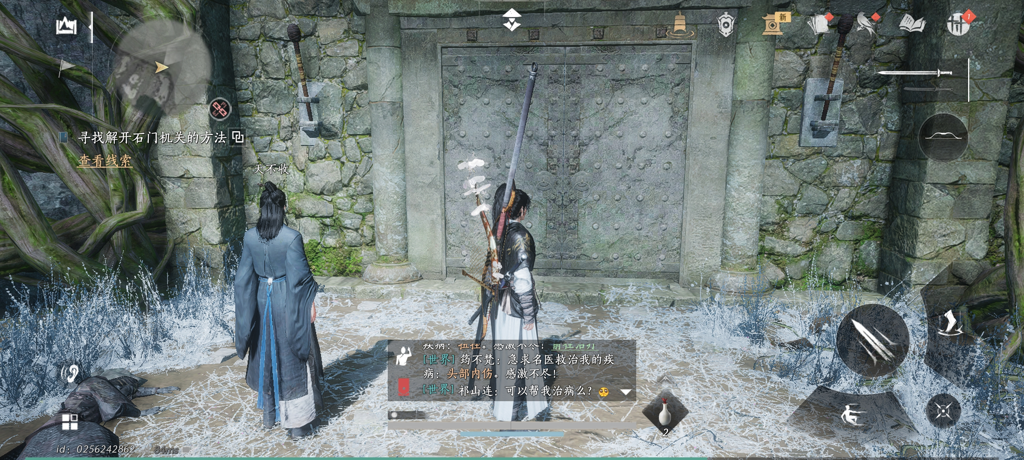This screenshot has height=460, width=1024.
Task: Toggle the copy icon beside quest text
Action: pos(237,137)
